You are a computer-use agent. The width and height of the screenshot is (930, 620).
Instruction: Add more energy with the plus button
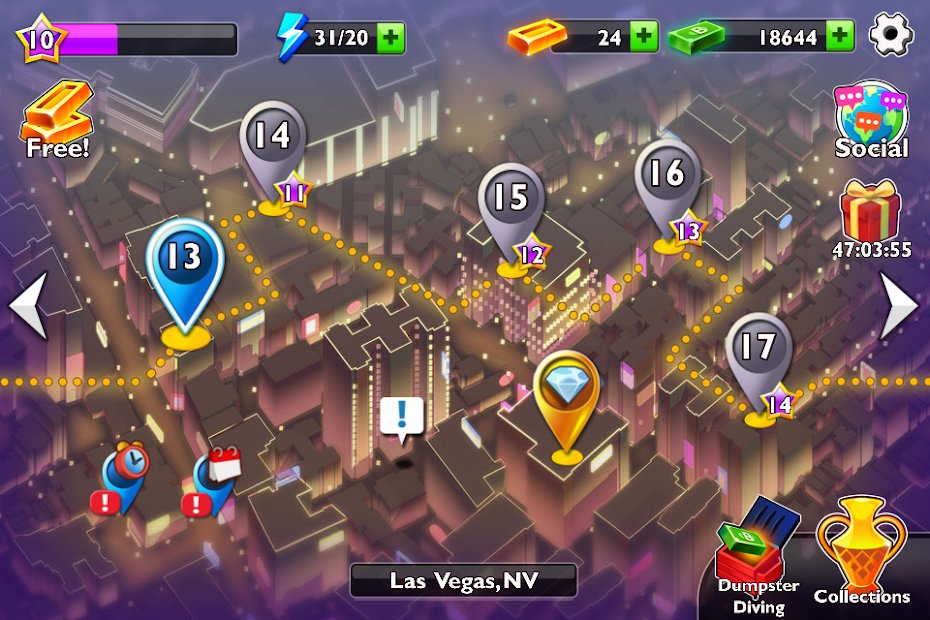pos(391,38)
